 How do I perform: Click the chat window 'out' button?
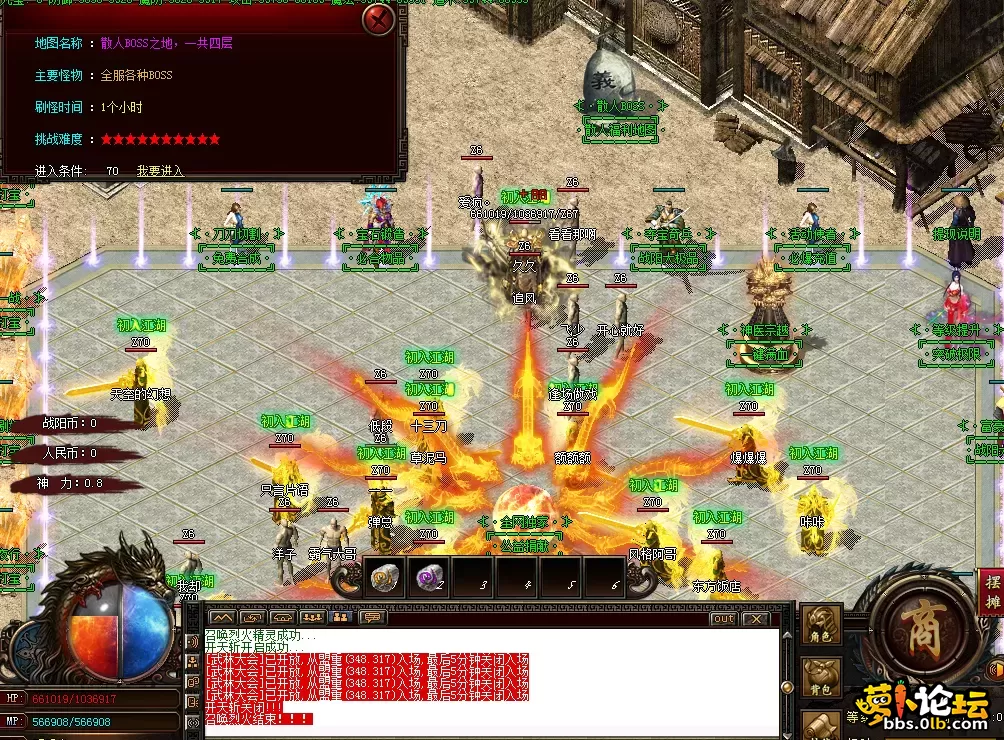(723, 619)
